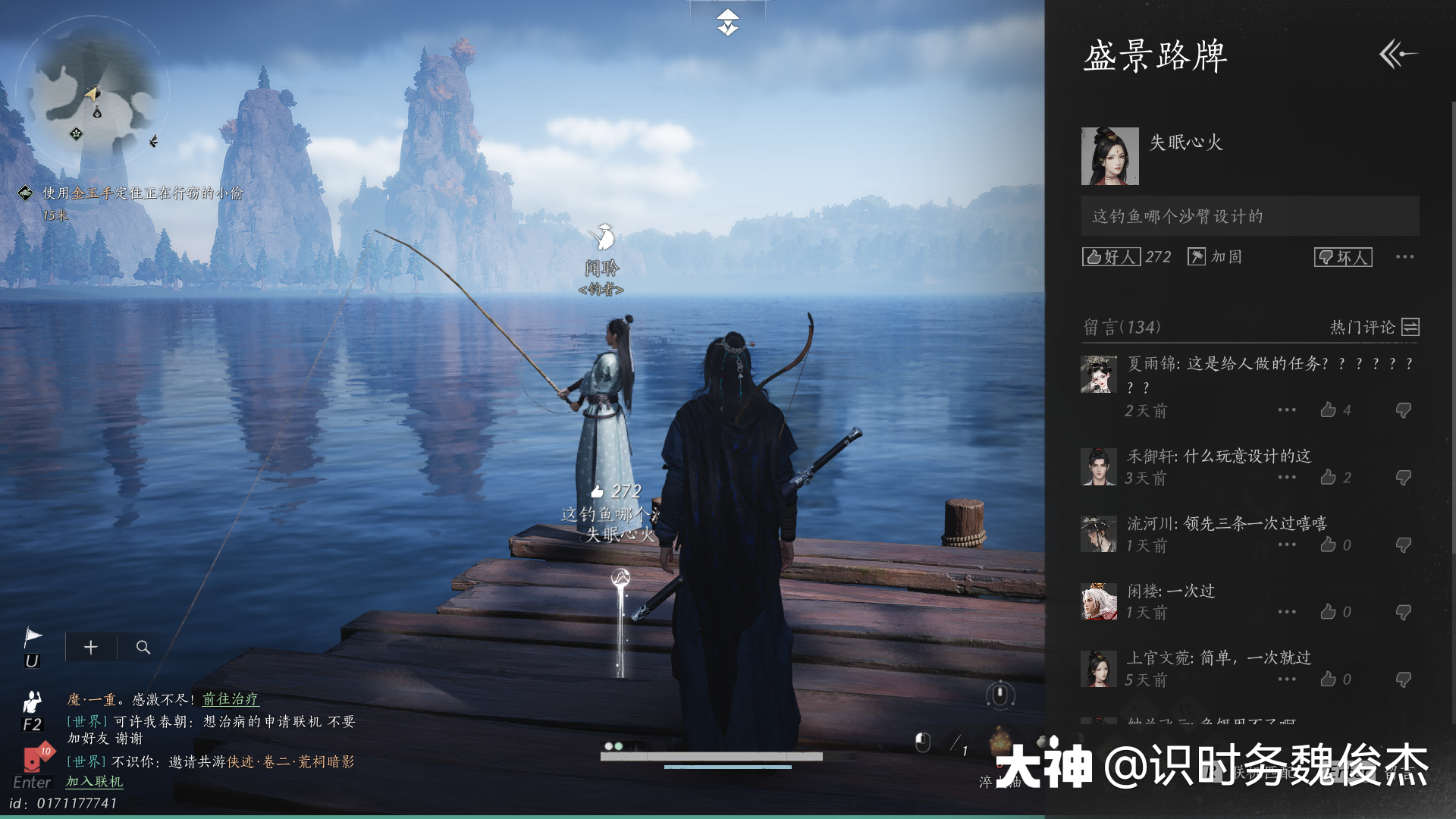This screenshot has width=1456, height=819.
Task: Click the 前往治疗 chat link
Action: [x=230, y=699]
